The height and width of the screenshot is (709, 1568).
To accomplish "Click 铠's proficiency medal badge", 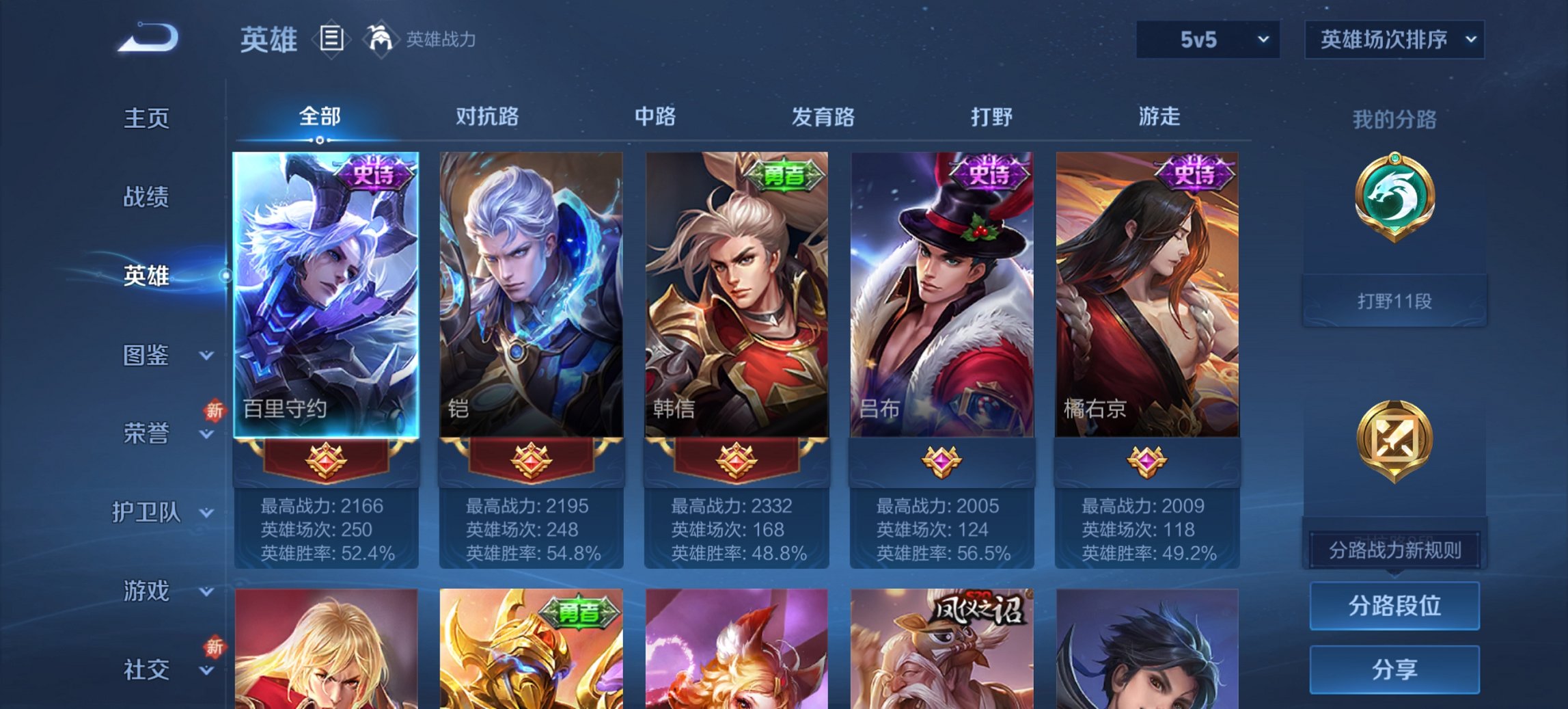I will (x=531, y=461).
